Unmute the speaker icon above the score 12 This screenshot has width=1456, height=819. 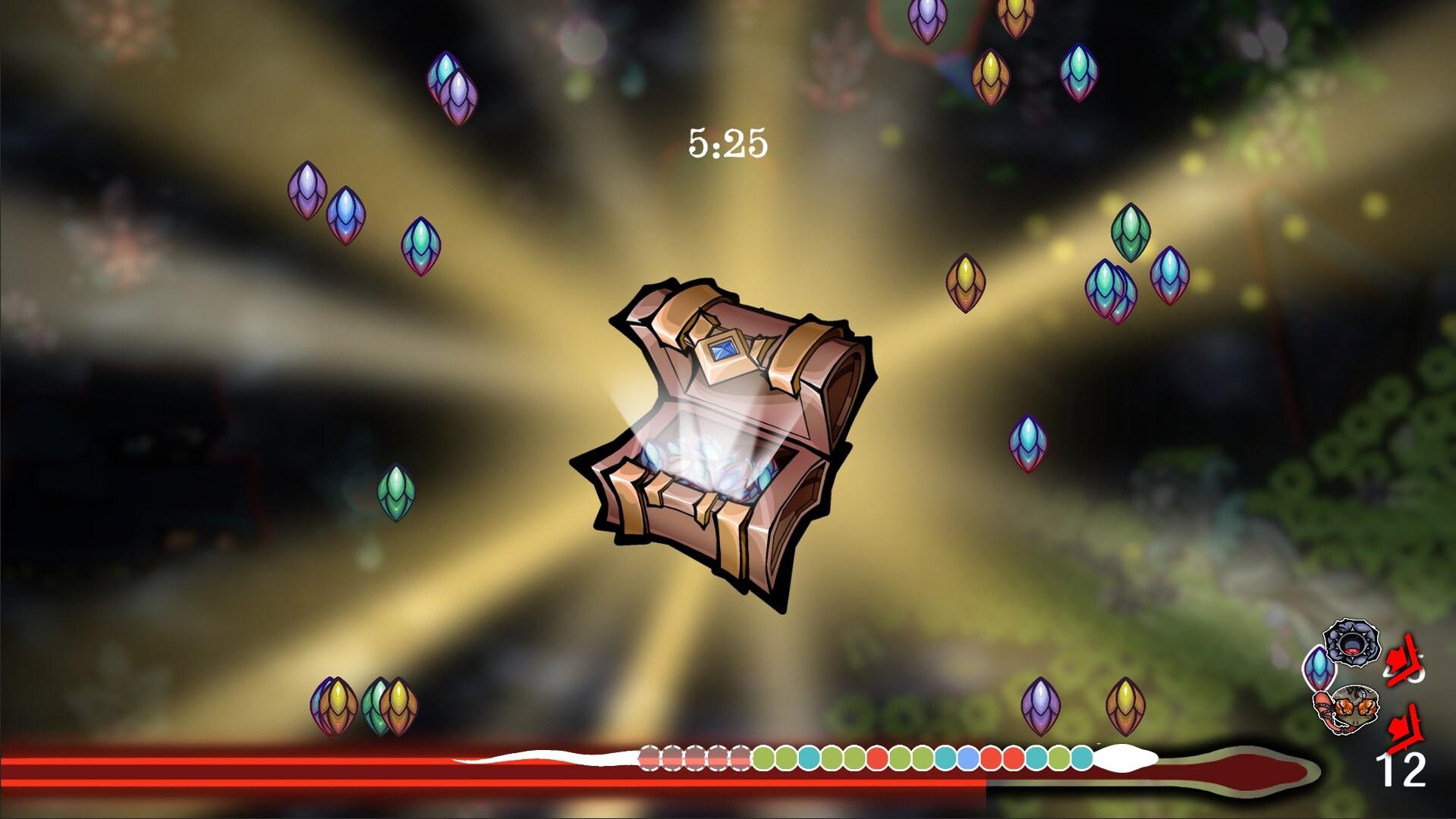1403,726
